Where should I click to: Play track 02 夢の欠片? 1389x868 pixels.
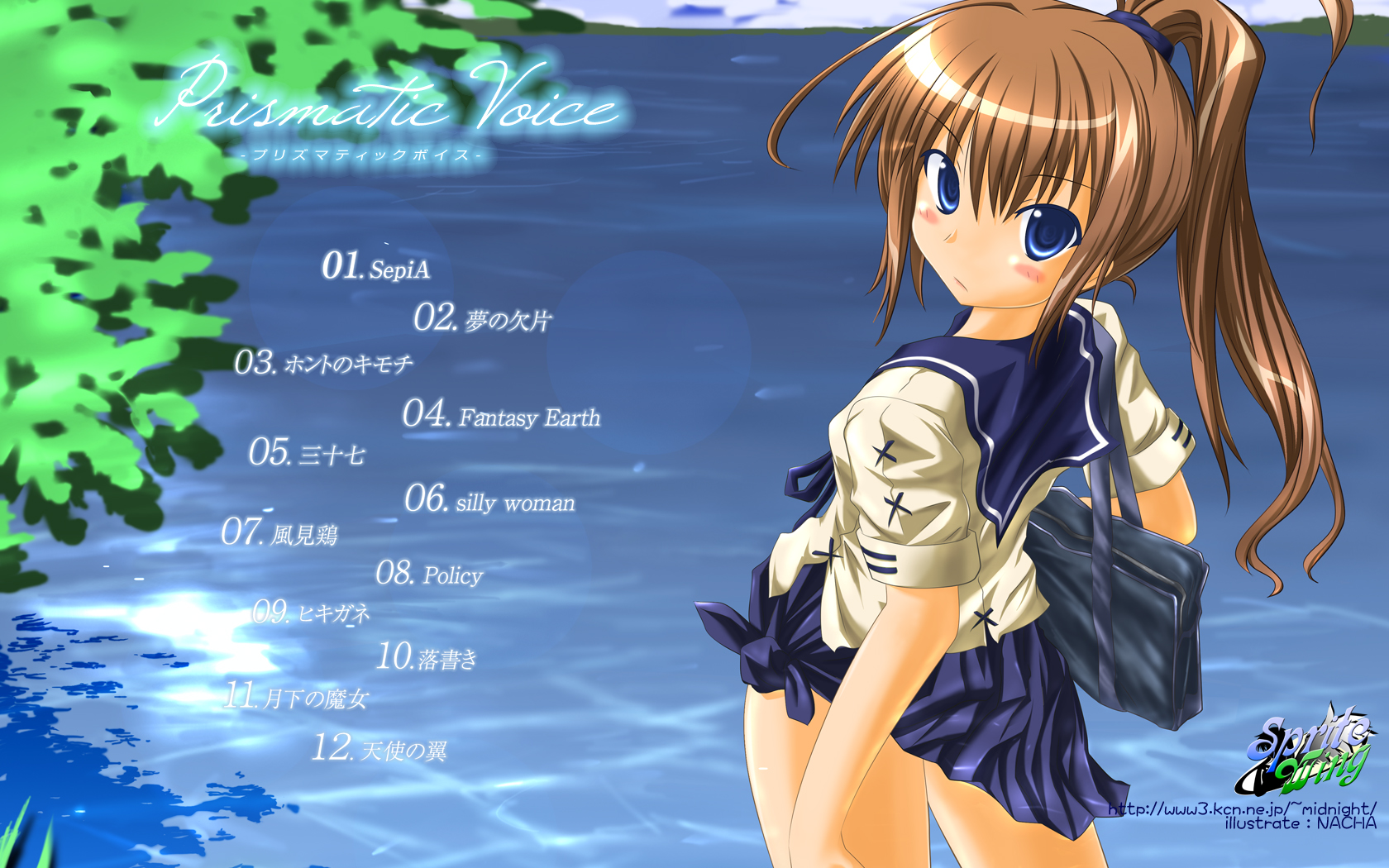(482, 318)
